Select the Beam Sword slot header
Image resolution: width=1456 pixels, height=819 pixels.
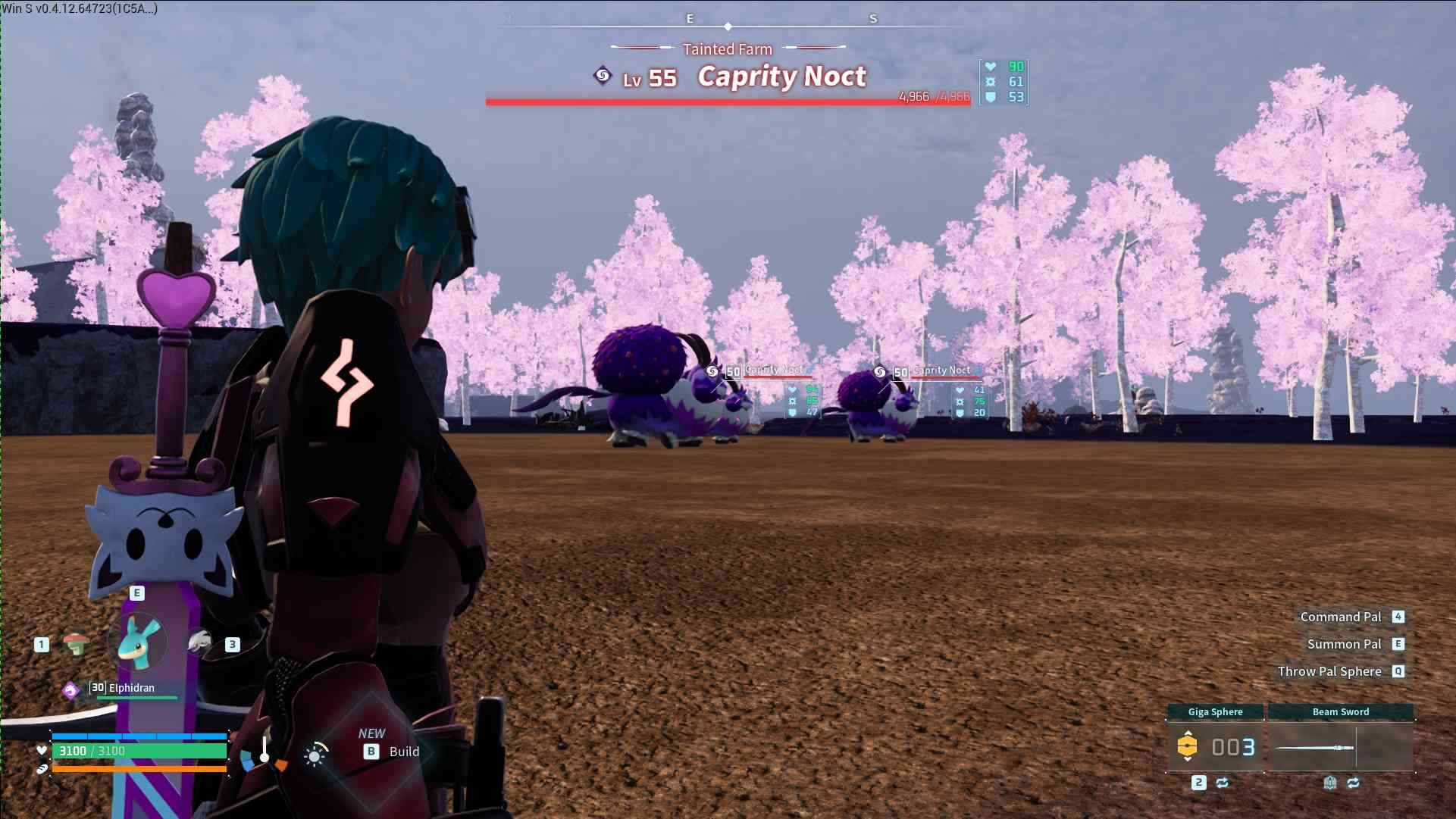pos(1342,711)
